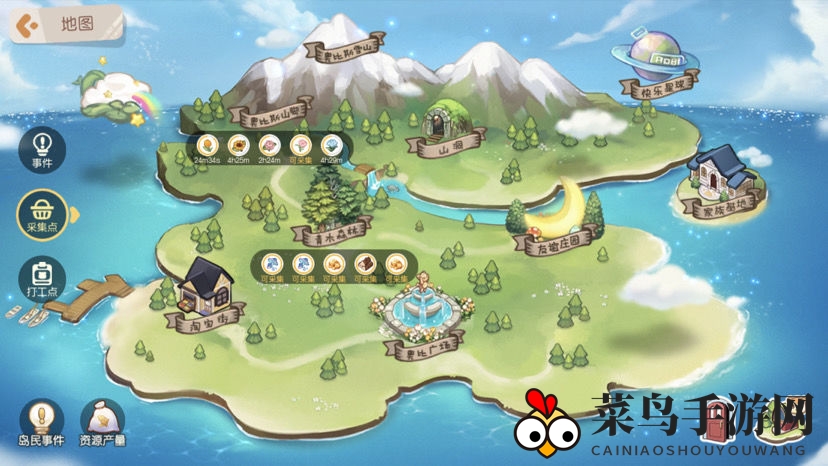
Task: Select the sunflower resource icon
Action: tap(239, 146)
